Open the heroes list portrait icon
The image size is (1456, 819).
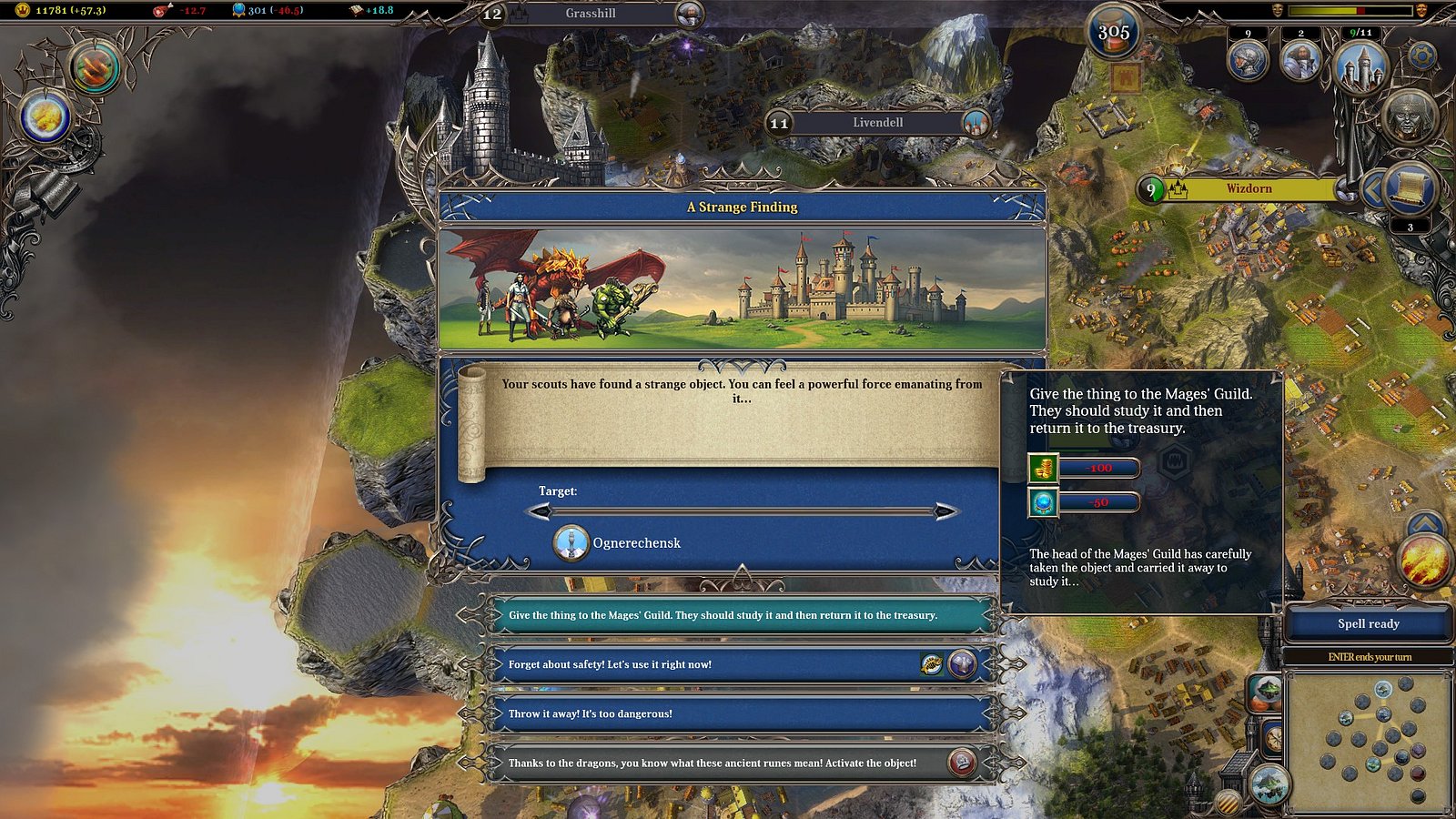pos(1300,60)
